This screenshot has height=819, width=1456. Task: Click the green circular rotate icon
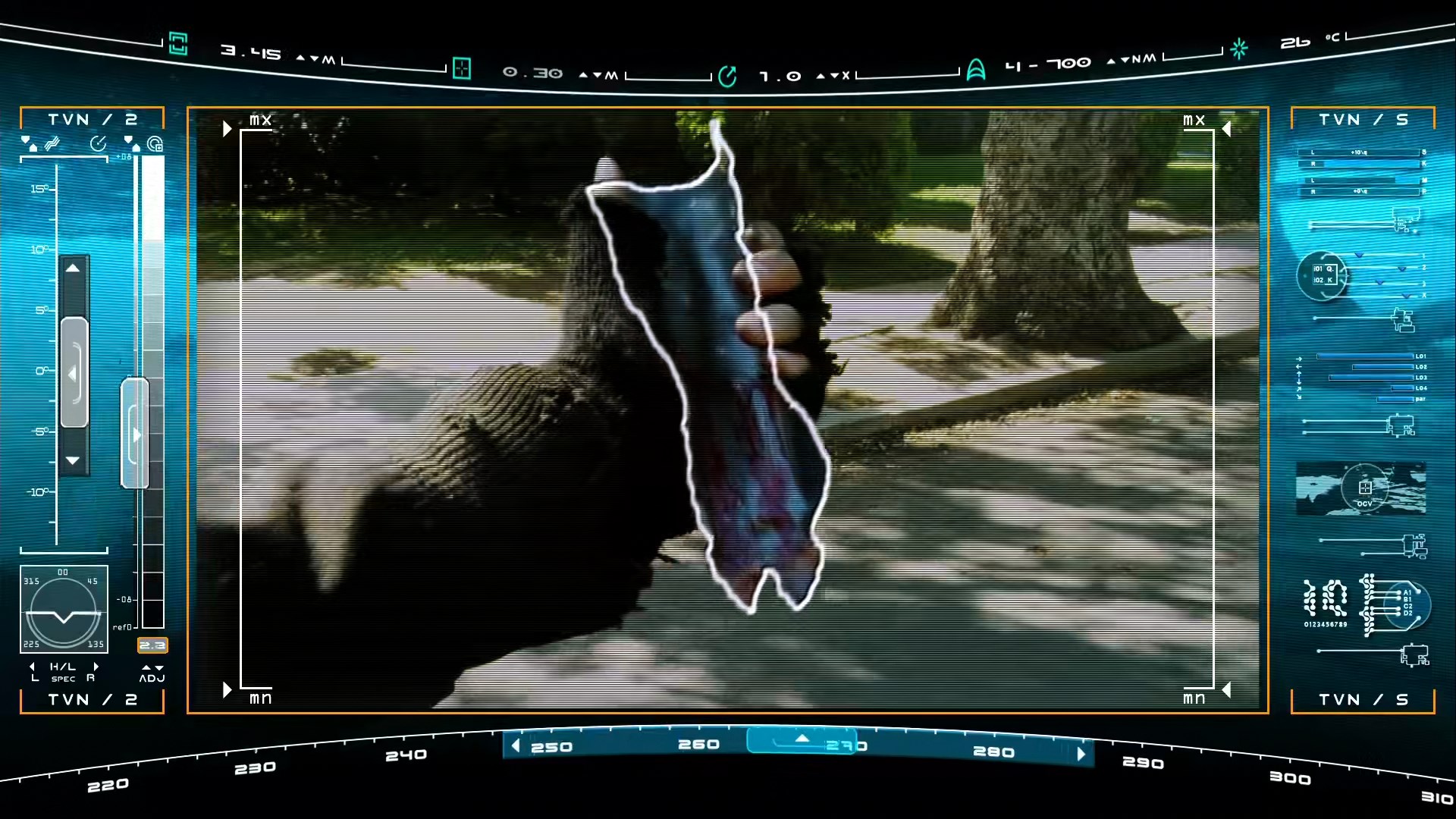pyautogui.click(x=727, y=77)
